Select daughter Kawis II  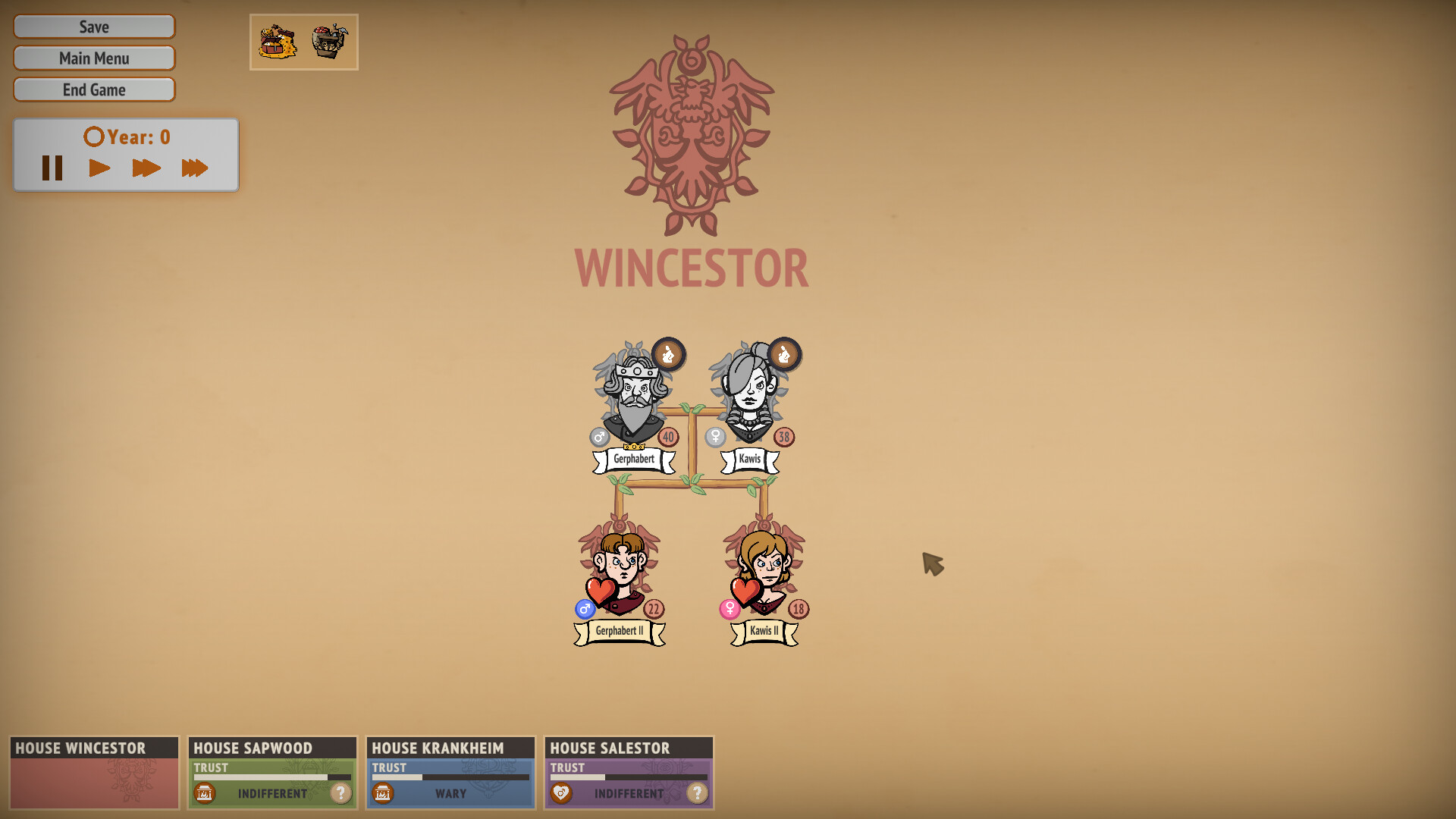click(765, 569)
